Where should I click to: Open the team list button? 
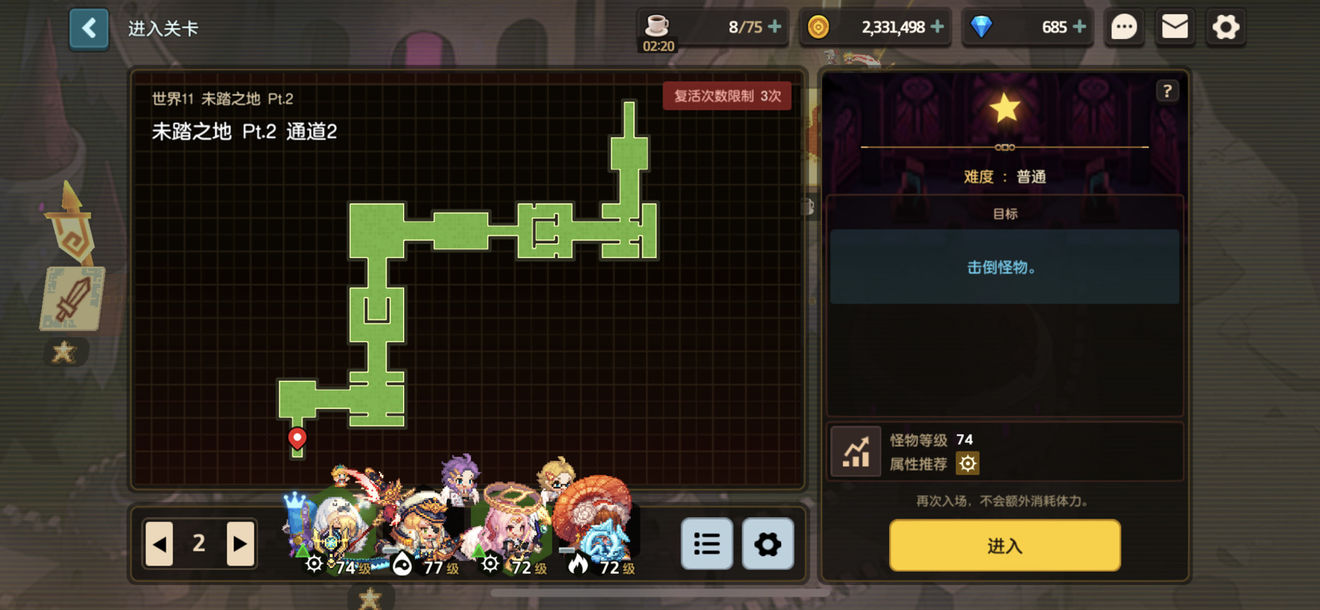pyautogui.click(x=707, y=543)
